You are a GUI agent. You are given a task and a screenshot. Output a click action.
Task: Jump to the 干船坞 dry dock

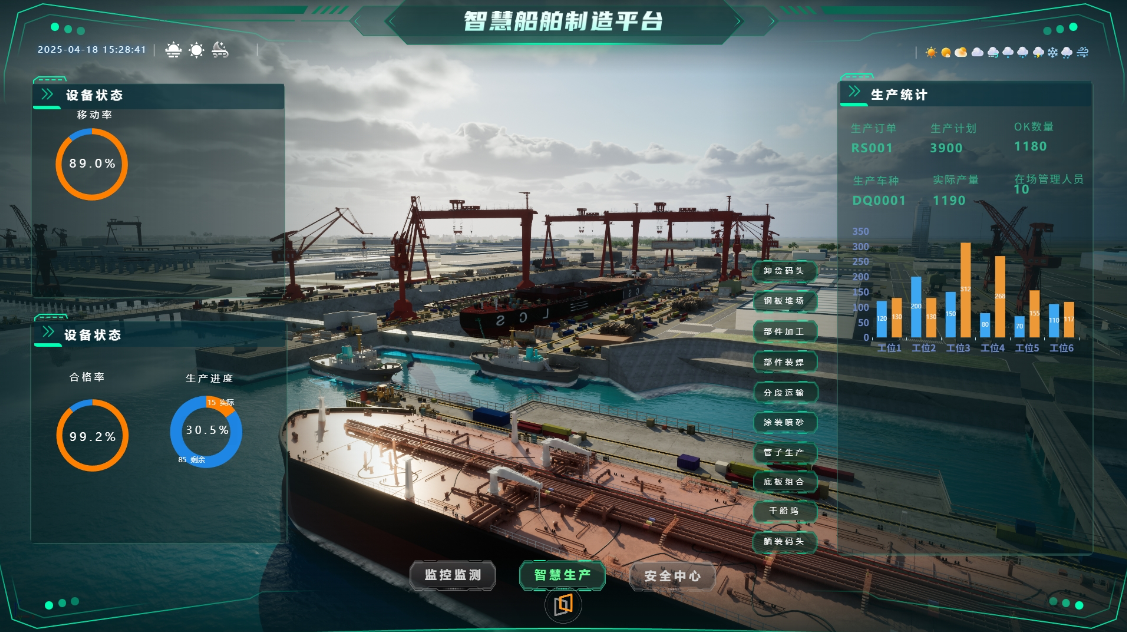coord(784,512)
